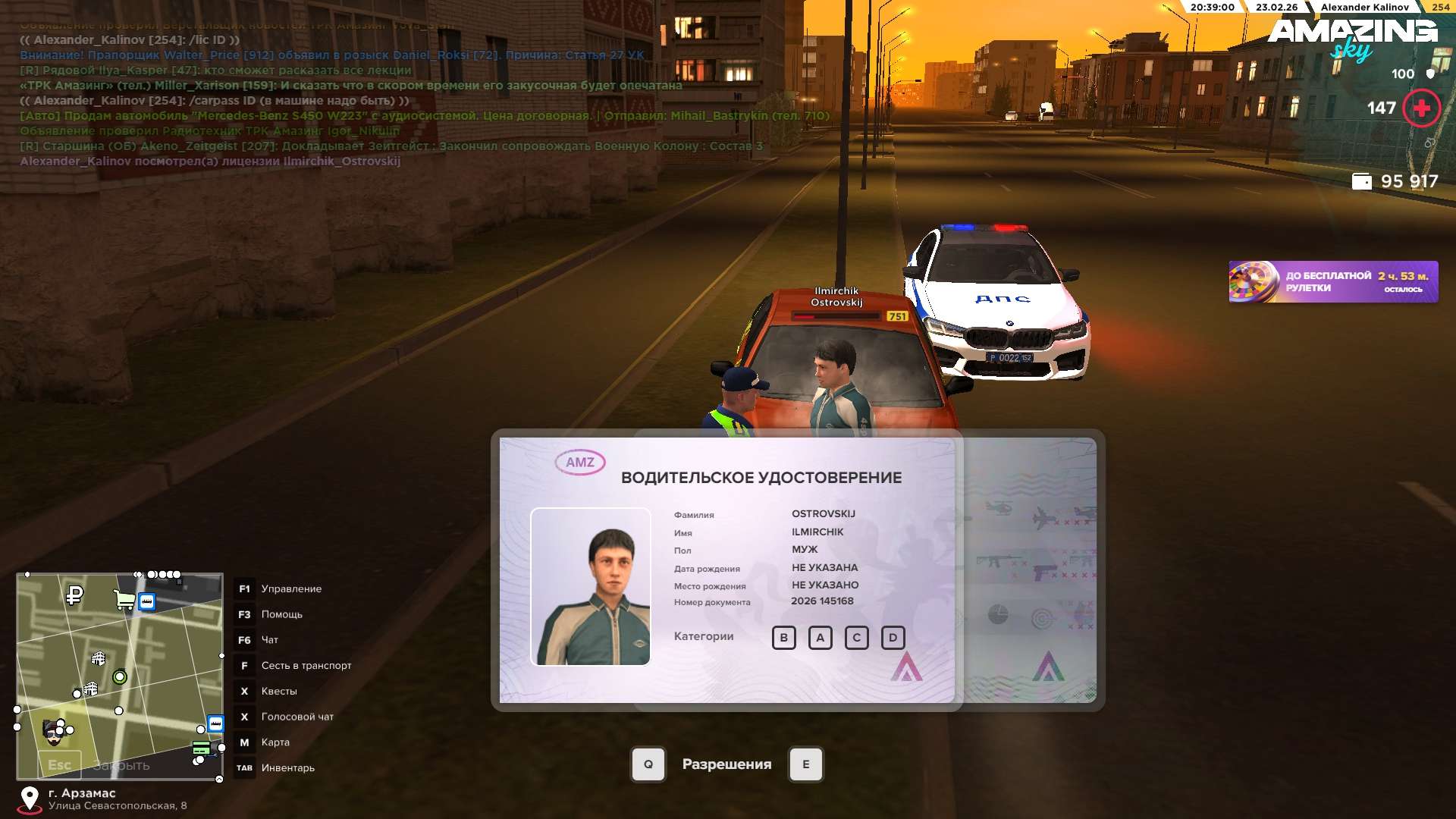The height and width of the screenshot is (819, 1456).
Task: Open the free roulette banner
Action: [x=1332, y=282]
